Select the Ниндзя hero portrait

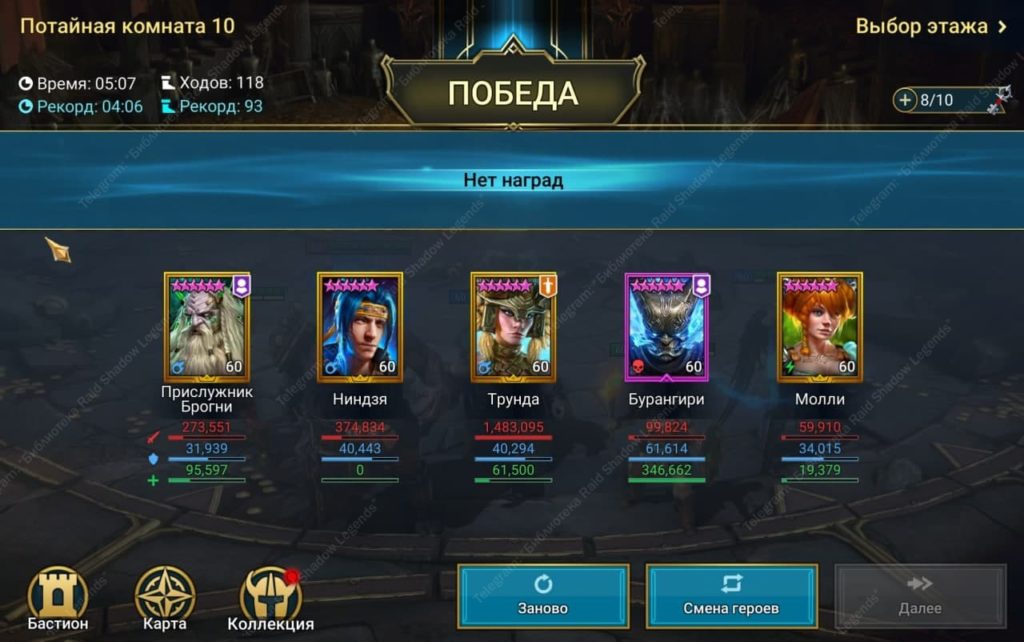[x=360, y=327]
